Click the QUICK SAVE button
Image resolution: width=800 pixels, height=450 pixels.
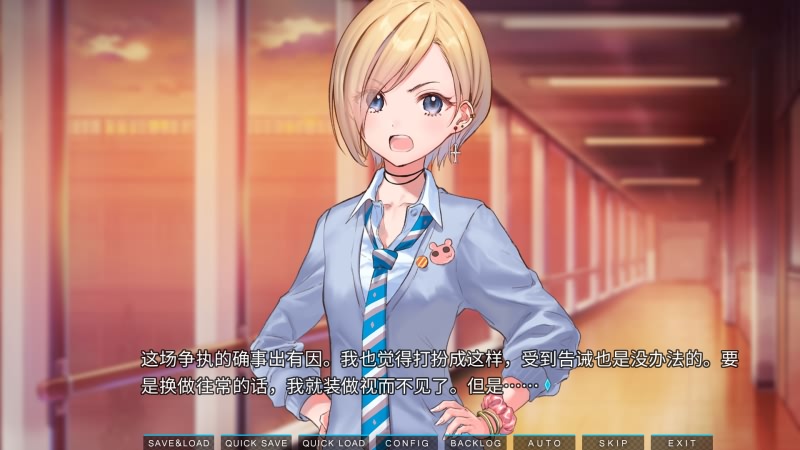click(256, 442)
